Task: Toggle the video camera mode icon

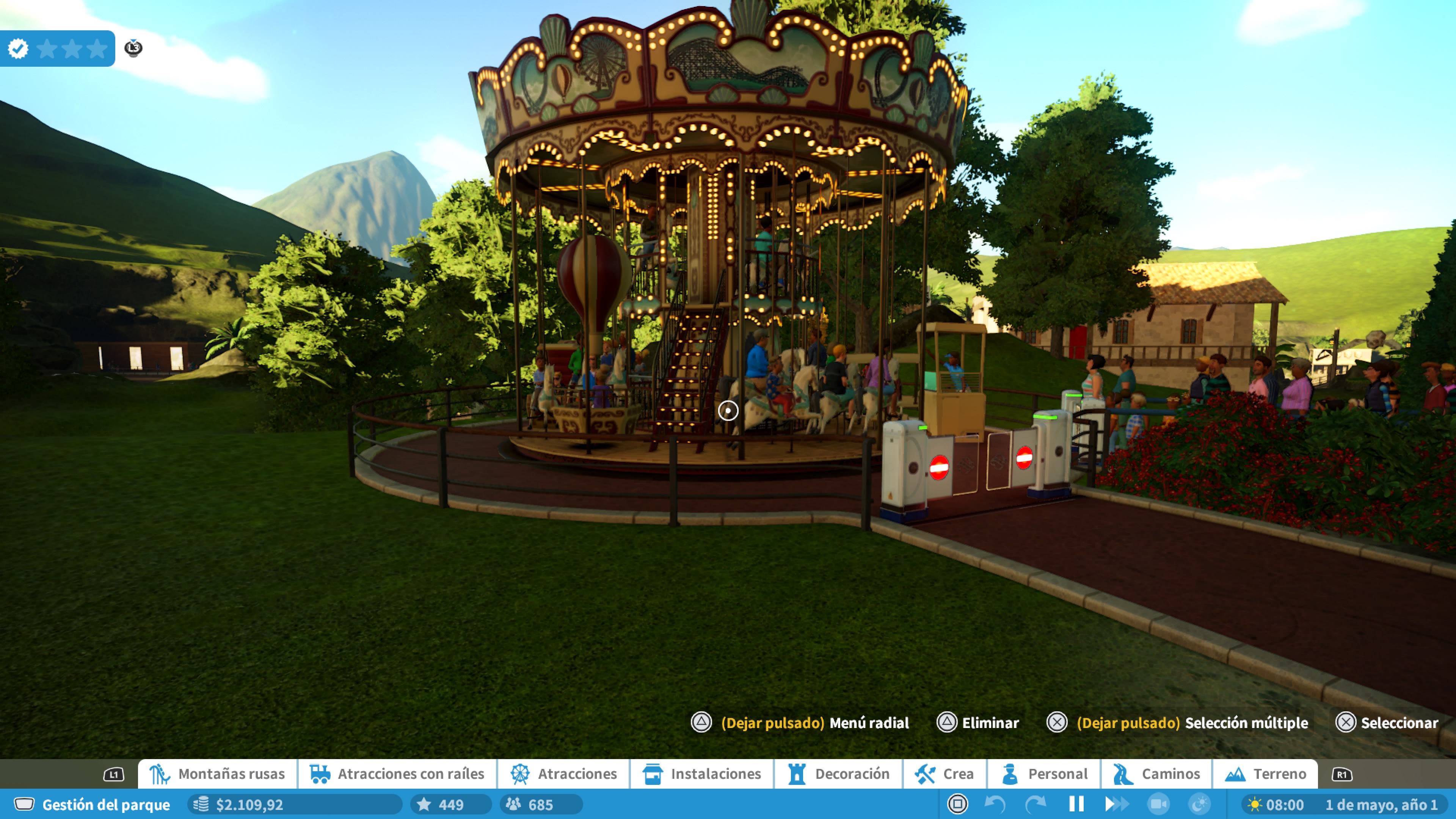Action: click(x=1158, y=804)
